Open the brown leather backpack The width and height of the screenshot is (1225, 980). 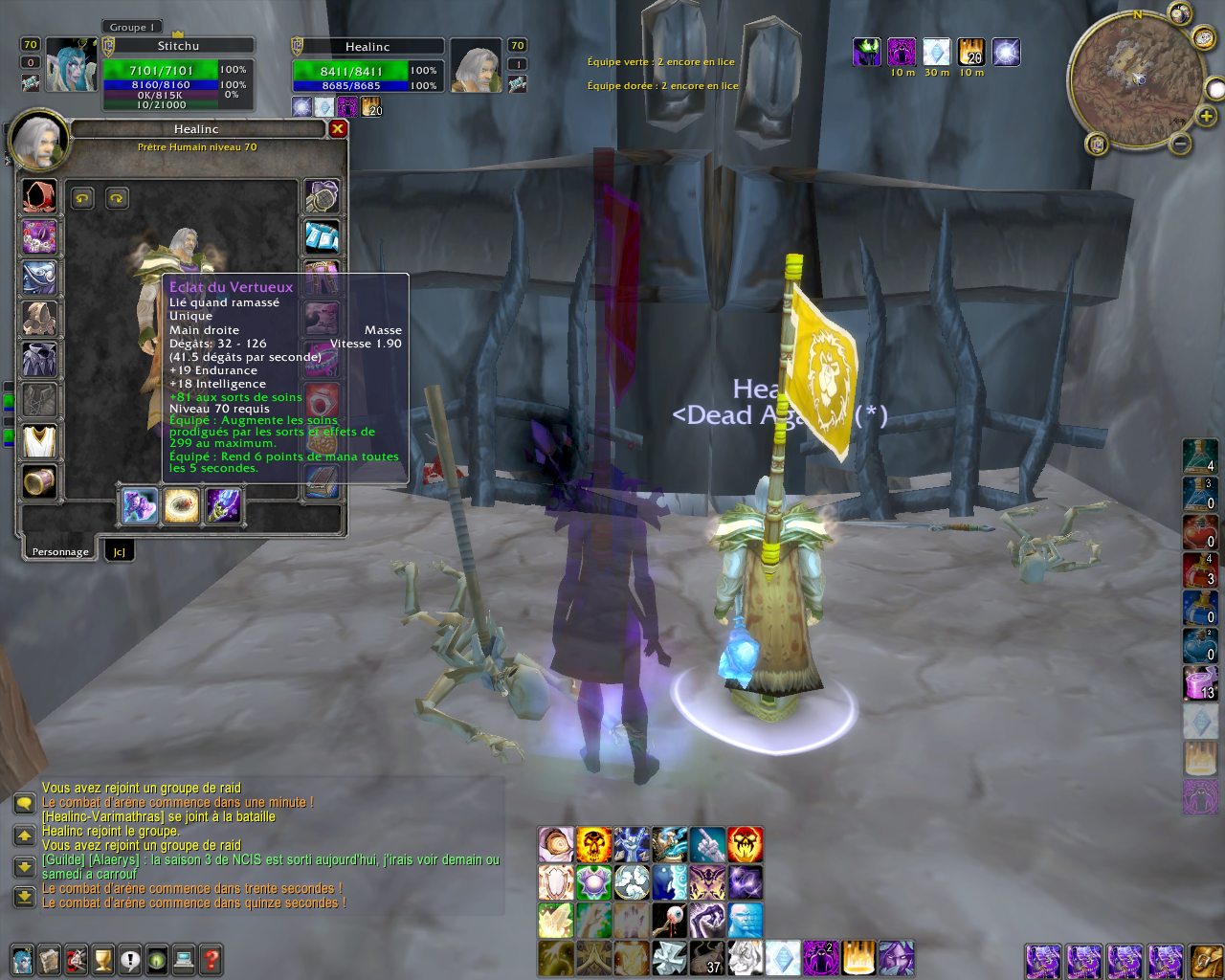(x=1205, y=958)
